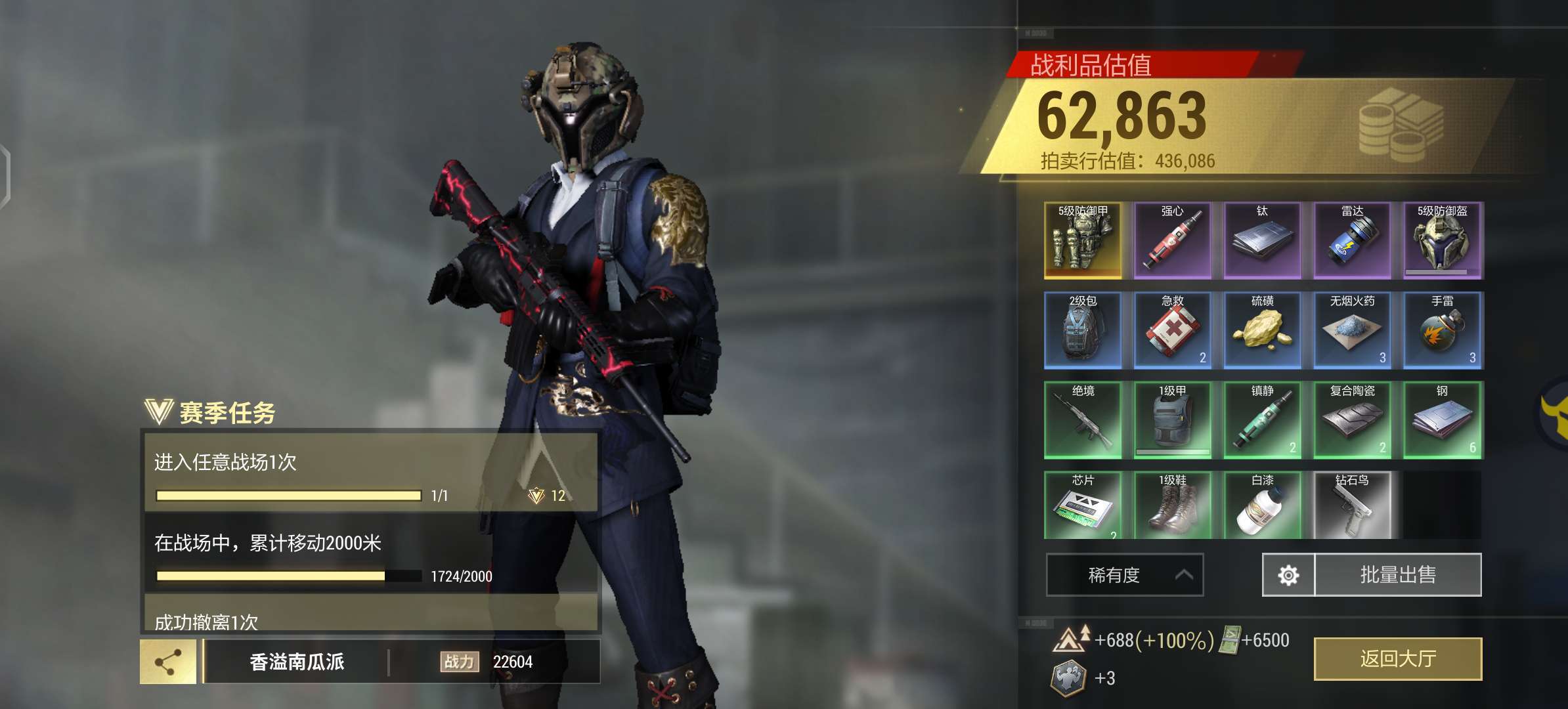Expand the 稀有度 rarity sort dropdown
The image size is (1568, 709).
click(x=1124, y=575)
